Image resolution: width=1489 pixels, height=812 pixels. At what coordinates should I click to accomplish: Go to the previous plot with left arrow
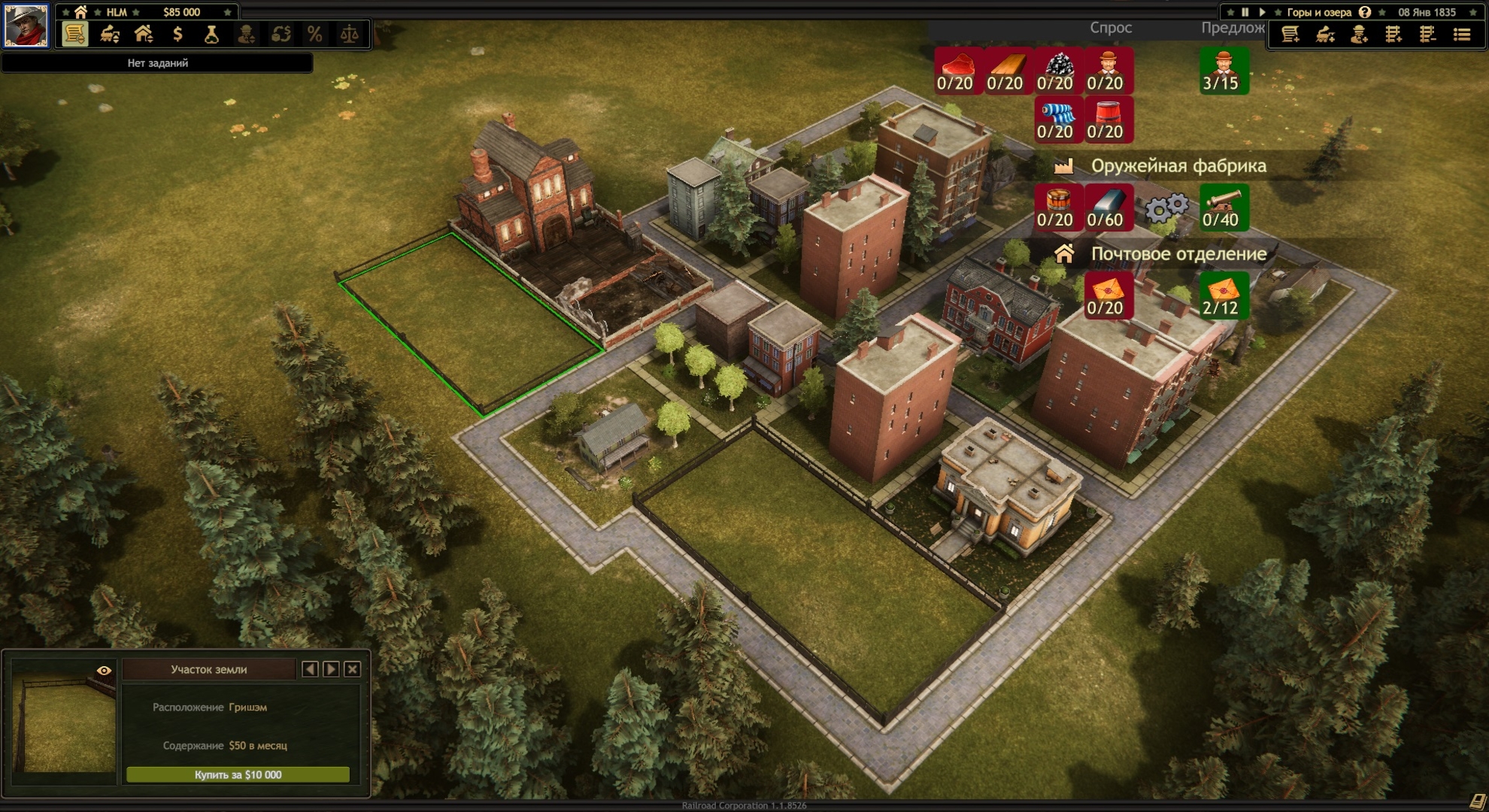click(310, 669)
